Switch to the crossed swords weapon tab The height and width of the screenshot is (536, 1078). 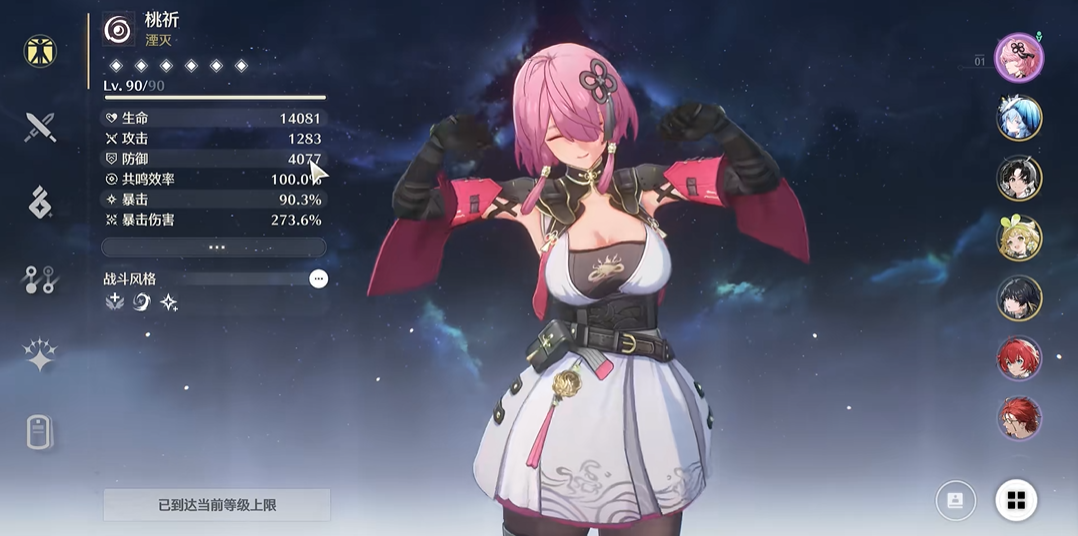click(x=40, y=127)
